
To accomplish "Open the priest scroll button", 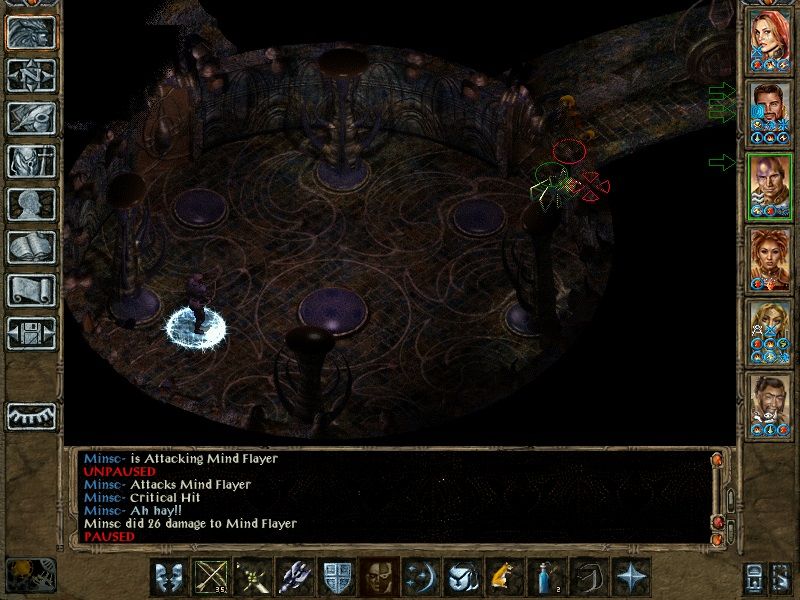I will [x=31, y=290].
